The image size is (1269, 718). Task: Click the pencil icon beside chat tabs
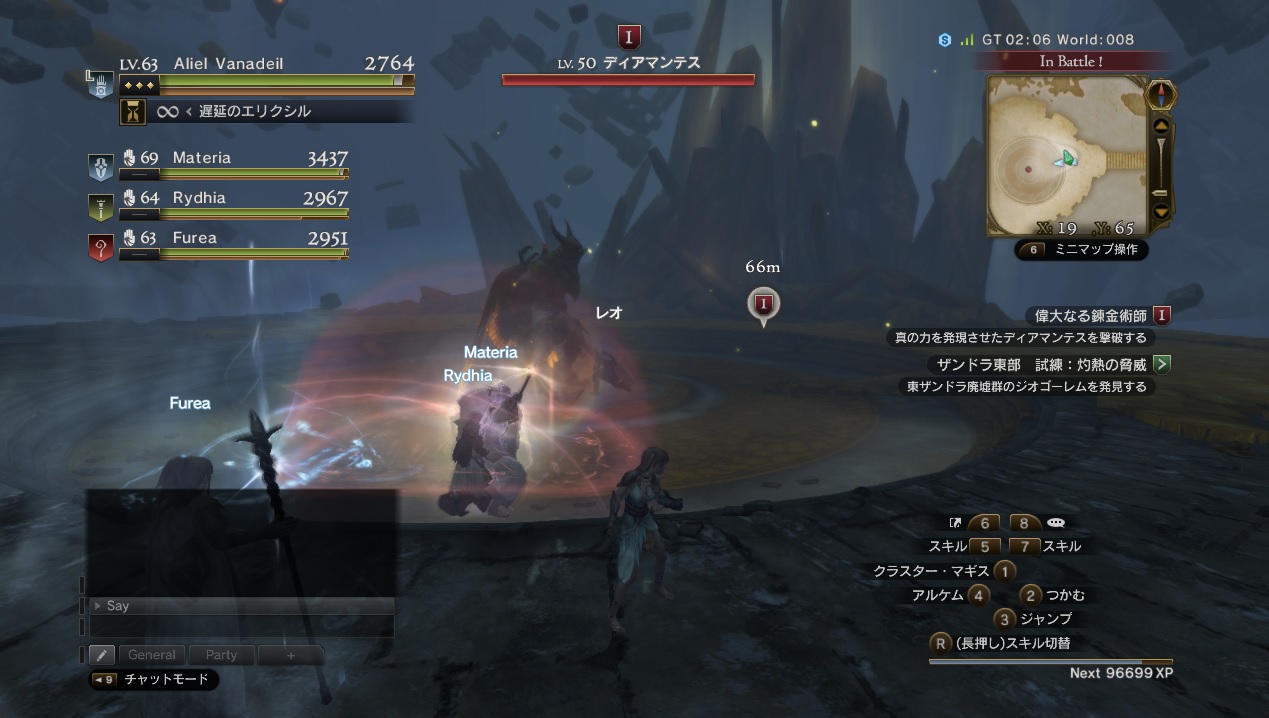click(102, 655)
